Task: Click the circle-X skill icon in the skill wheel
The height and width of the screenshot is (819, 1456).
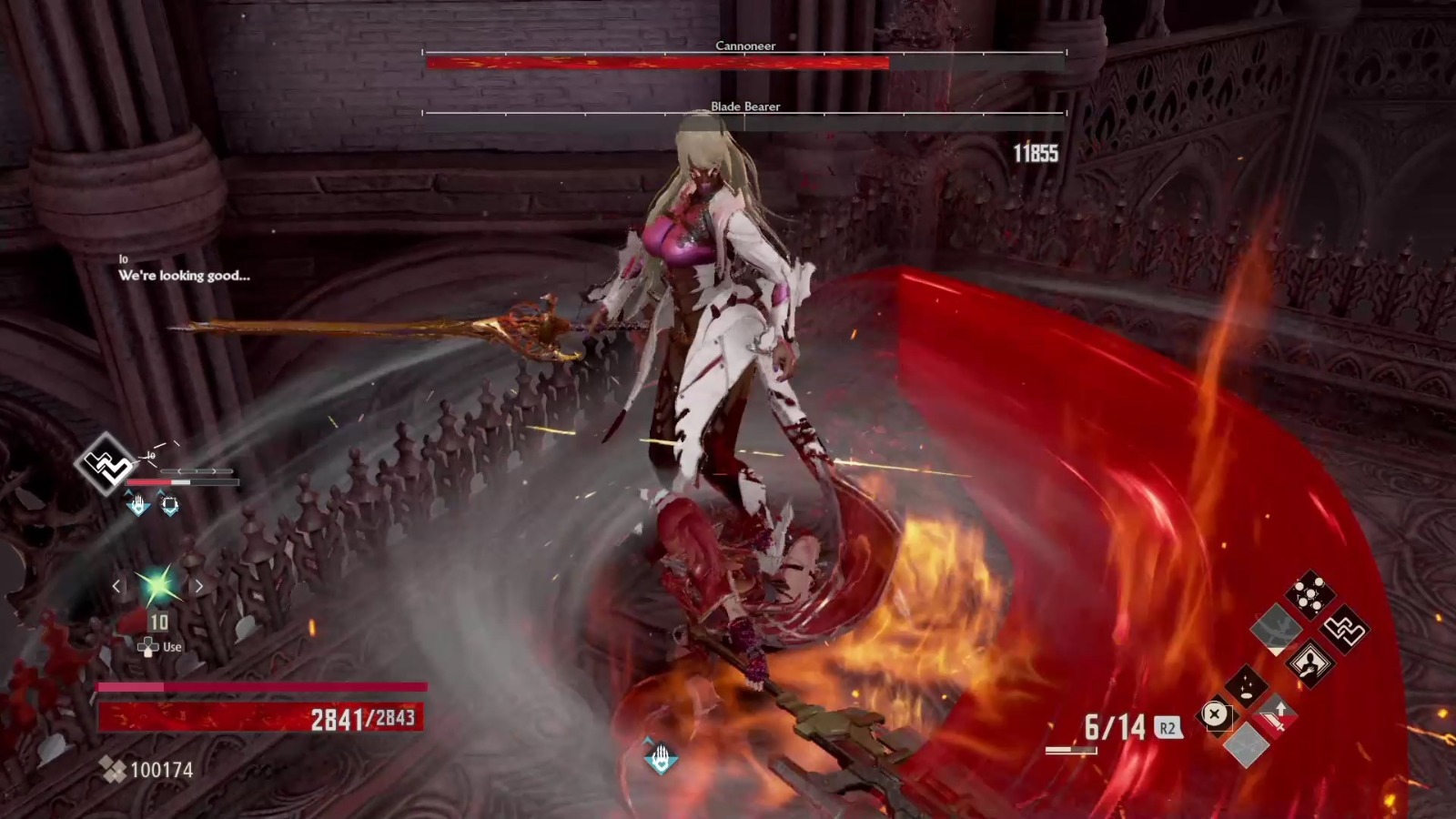Action: pos(1216,716)
